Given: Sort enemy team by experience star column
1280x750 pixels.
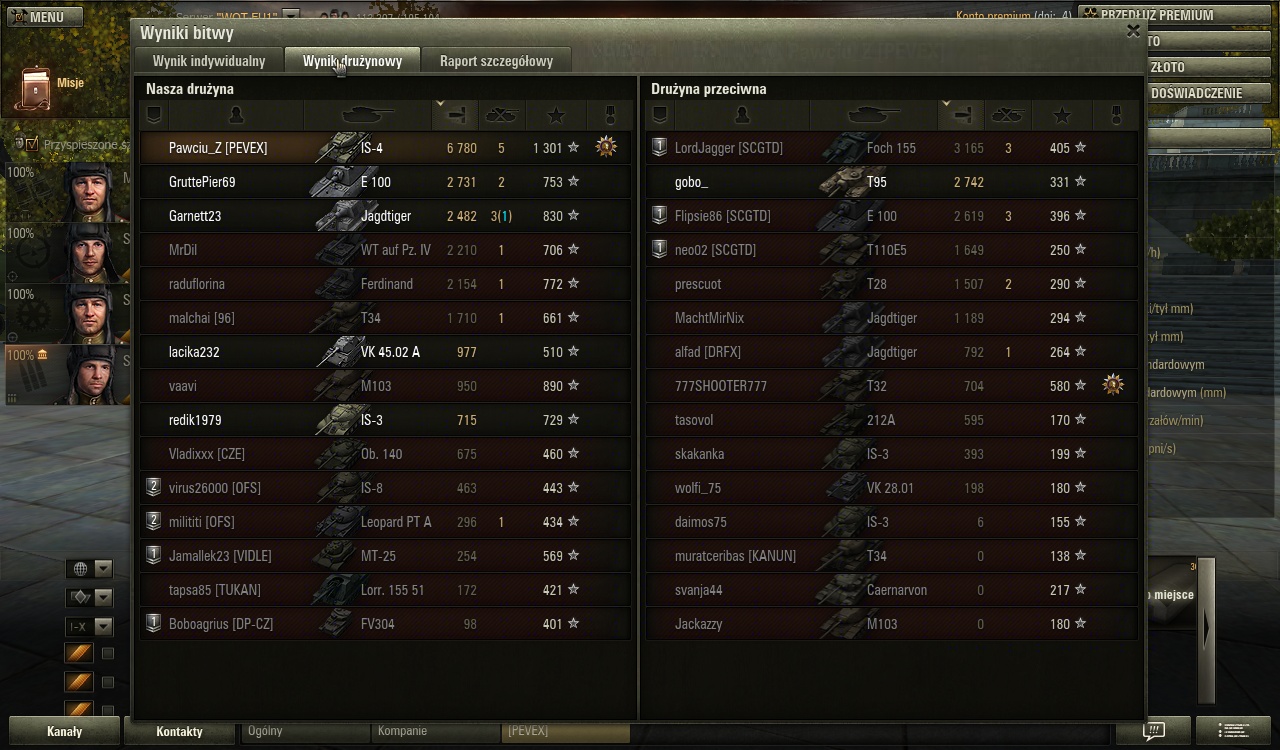Looking at the screenshot, I should [1062, 115].
